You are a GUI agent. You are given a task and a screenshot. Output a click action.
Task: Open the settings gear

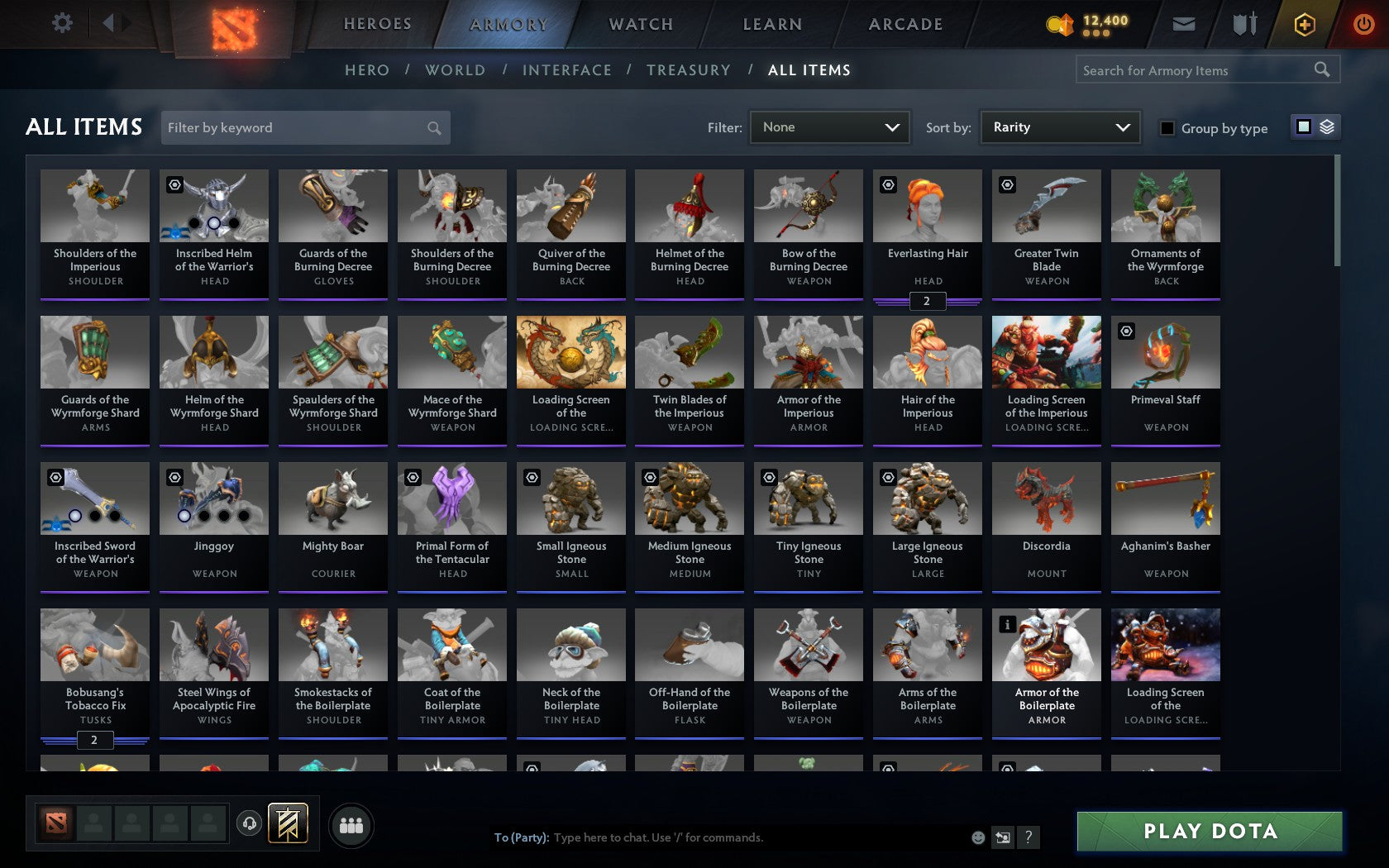point(61,23)
